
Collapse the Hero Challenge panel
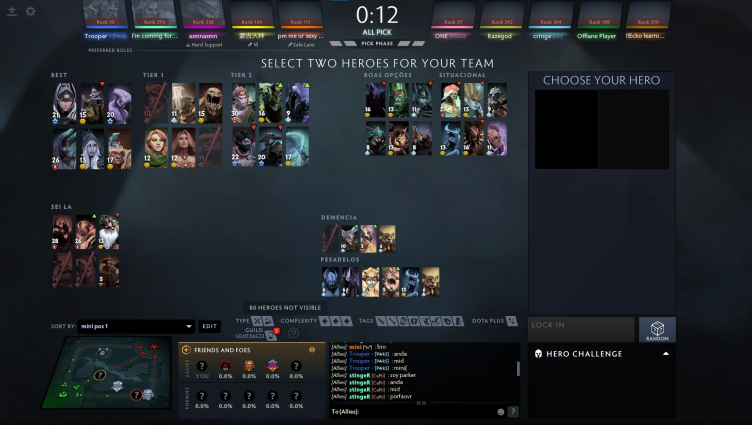pos(666,354)
